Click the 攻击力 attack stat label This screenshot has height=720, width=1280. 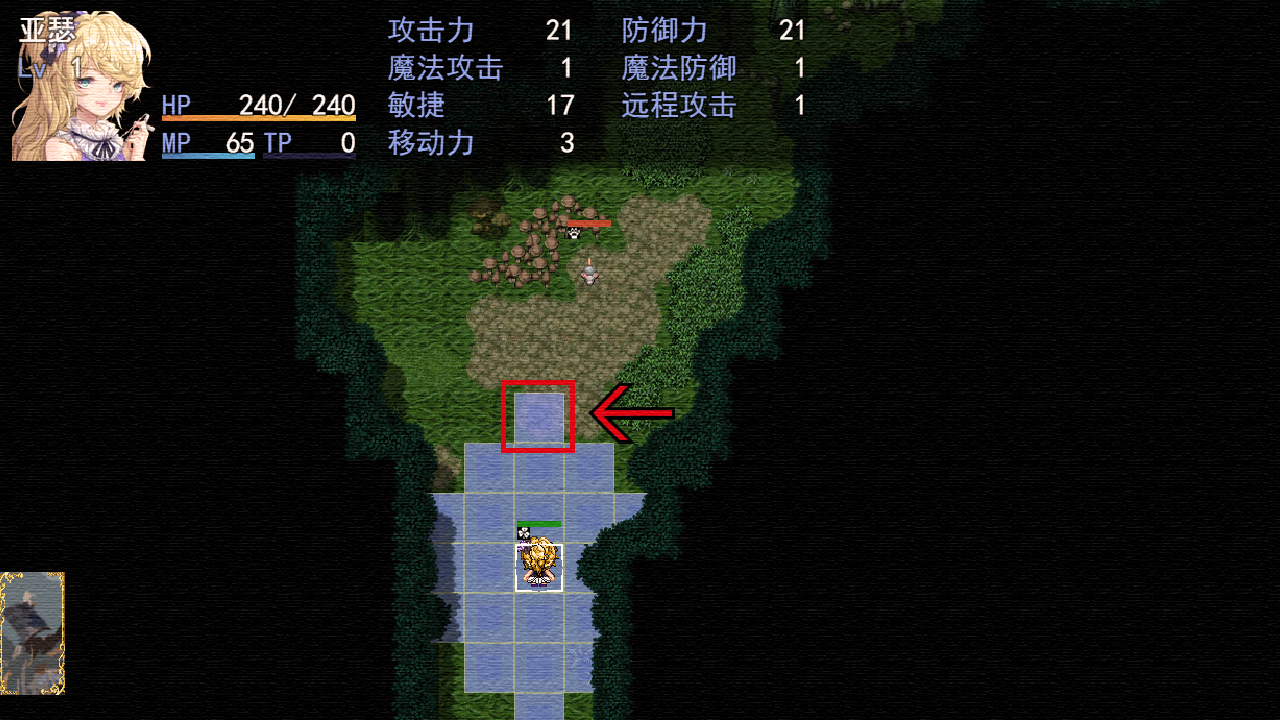(x=430, y=30)
